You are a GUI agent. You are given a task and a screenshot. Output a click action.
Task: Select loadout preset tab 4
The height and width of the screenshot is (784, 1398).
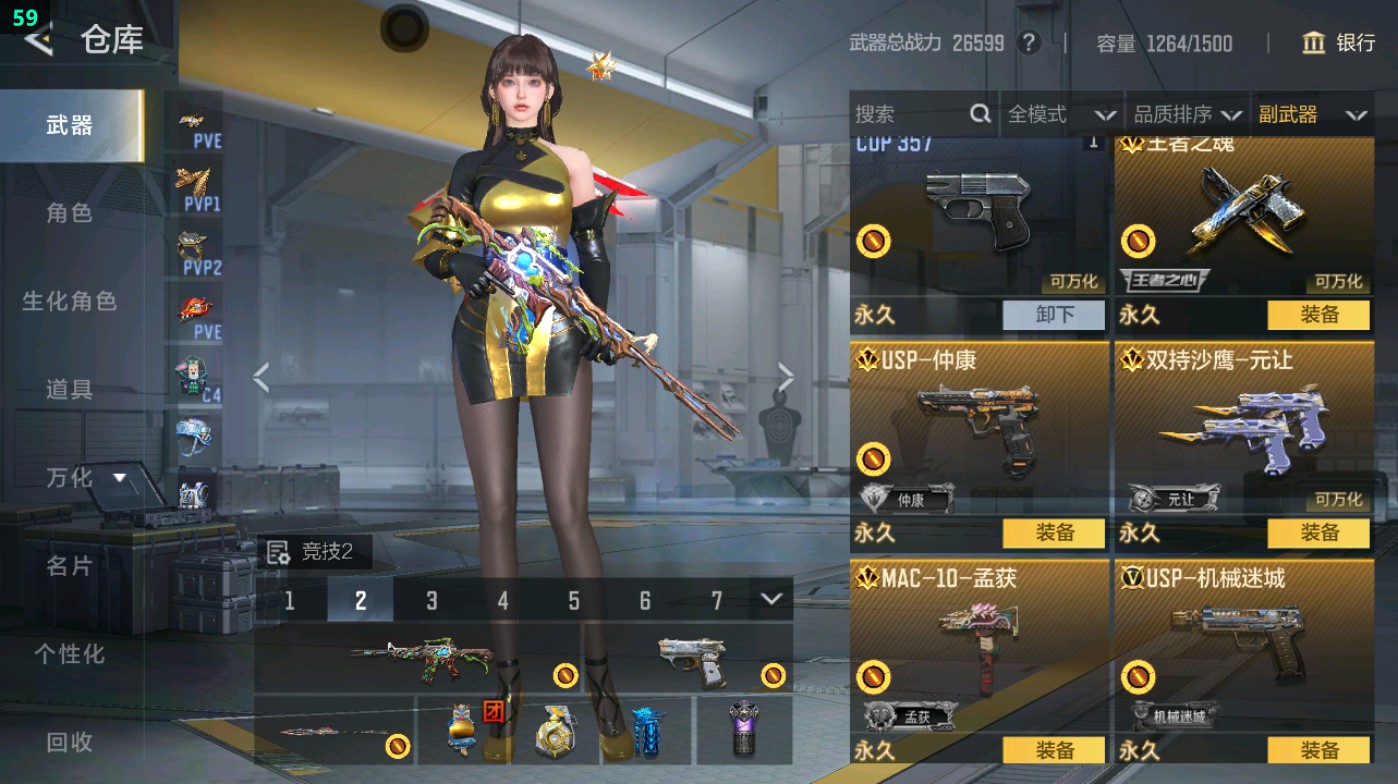coord(502,600)
